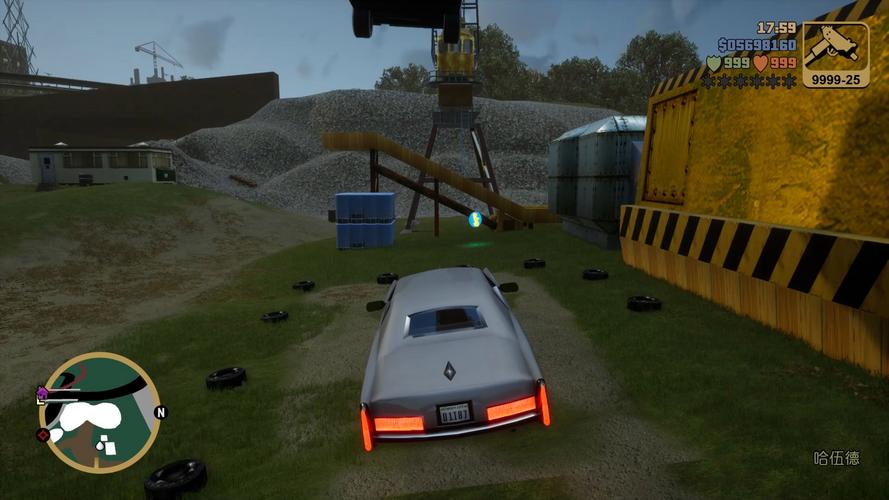
Task: Open the circular minimap
Action: point(99,412)
